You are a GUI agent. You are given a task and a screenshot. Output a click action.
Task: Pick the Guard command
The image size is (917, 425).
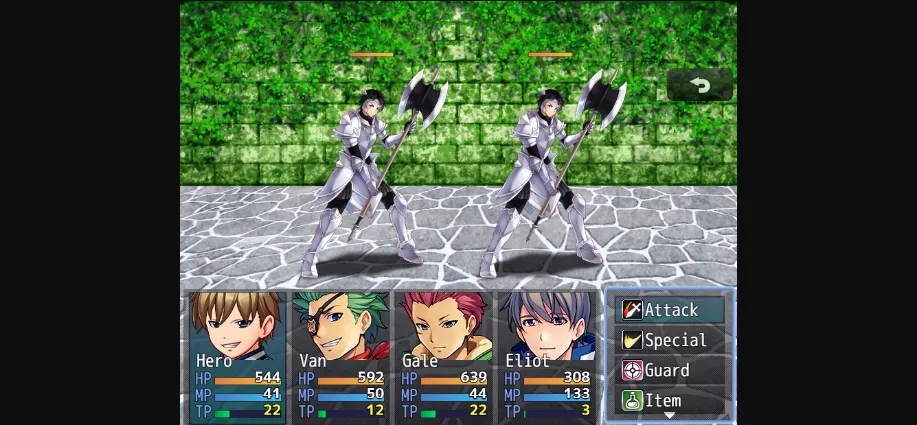(671, 370)
